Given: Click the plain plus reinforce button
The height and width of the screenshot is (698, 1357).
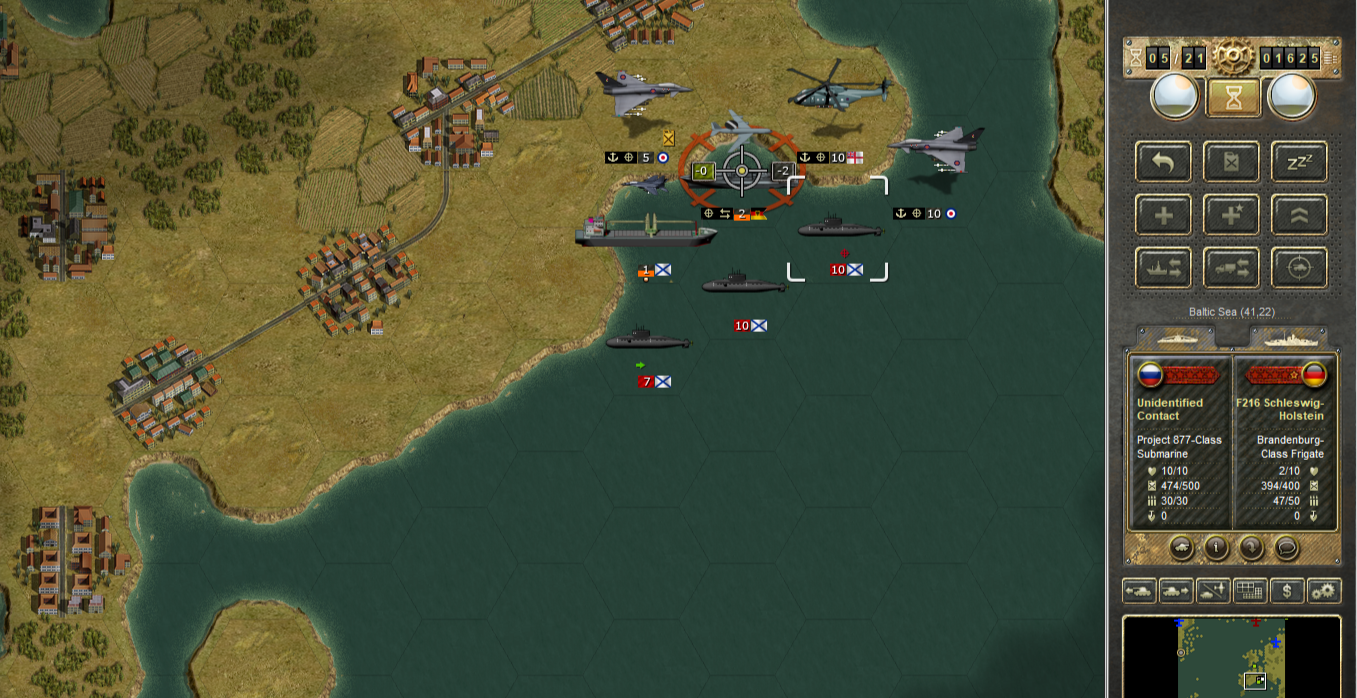Looking at the screenshot, I should coord(1163,215).
